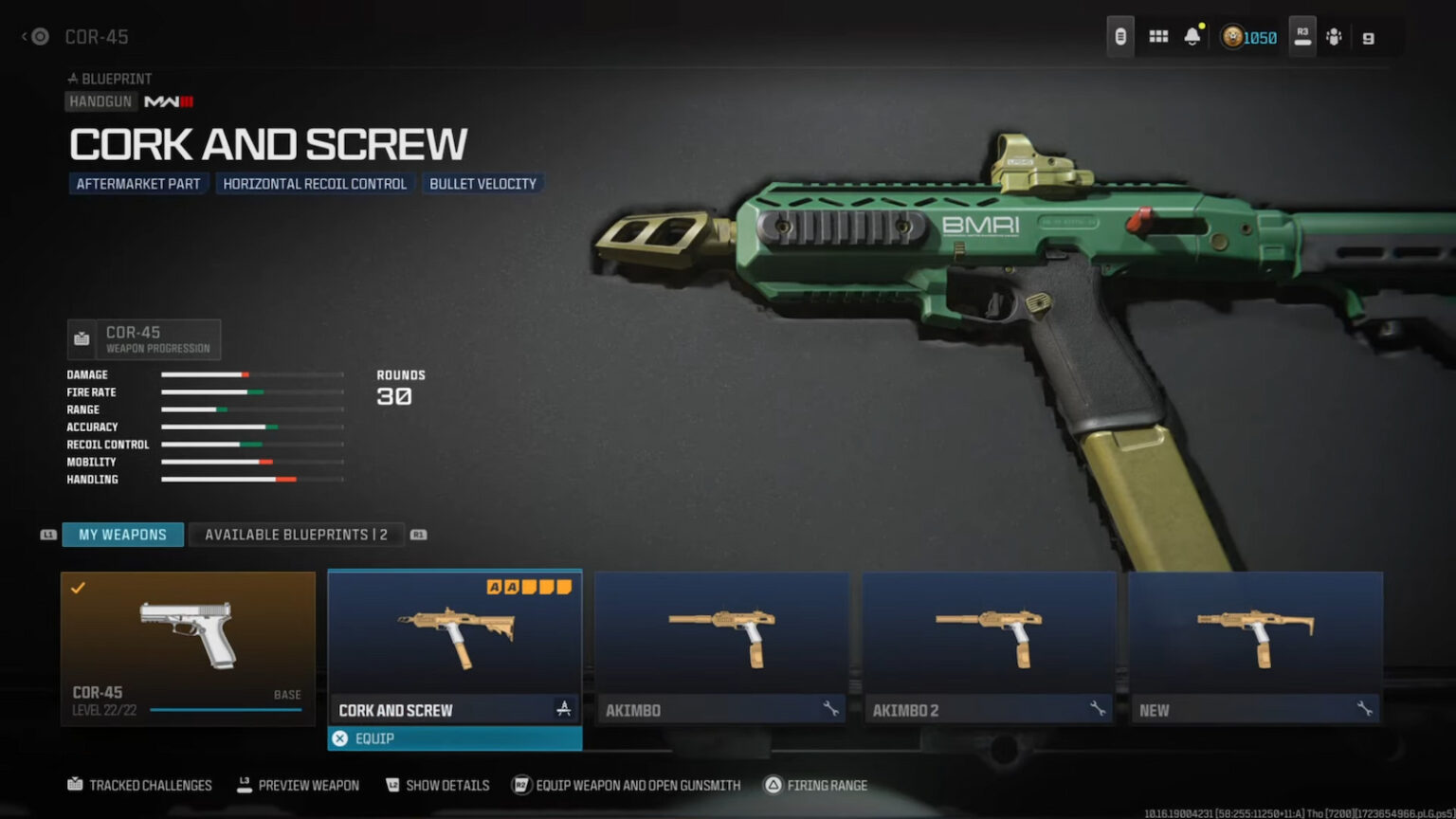This screenshot has height=819, width=1456.
Task: Toggle the checkmark on the COR-45 Base weapon
Action: 80,588
